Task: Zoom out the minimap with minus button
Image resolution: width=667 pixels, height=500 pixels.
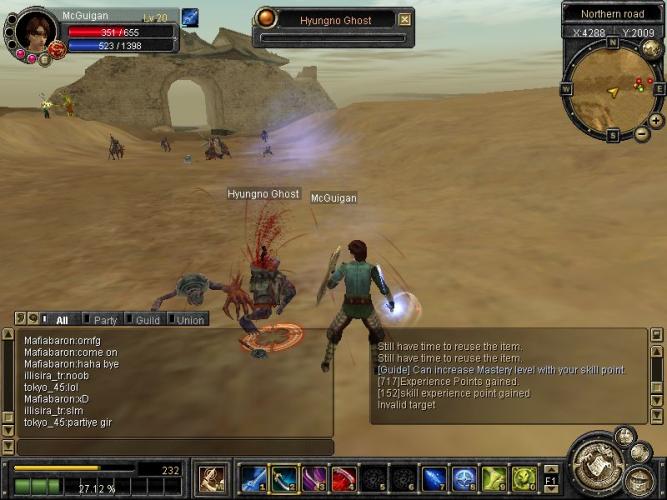Action: pos(641,134)
